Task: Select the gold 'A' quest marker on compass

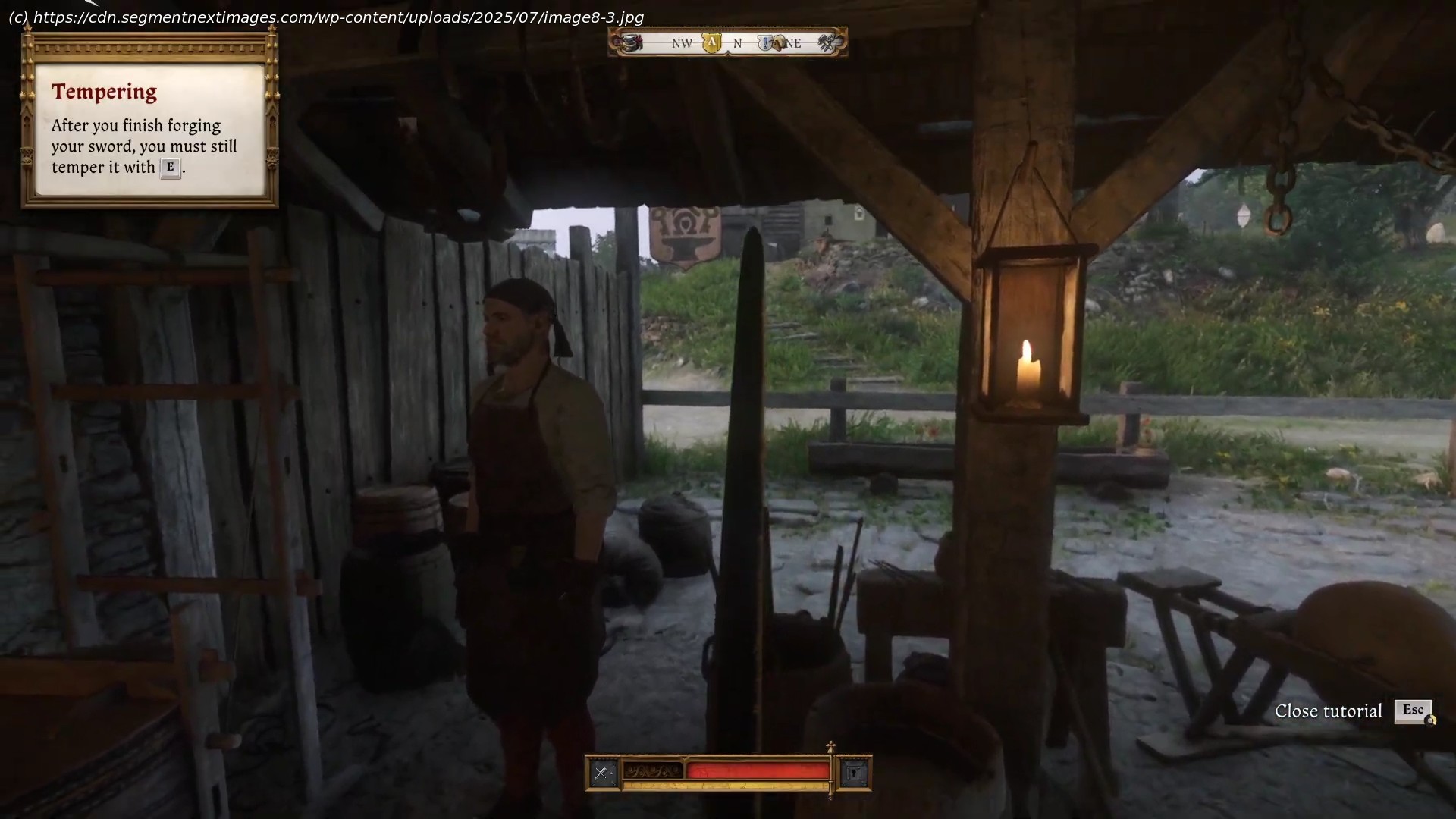Action: (711, 43)
